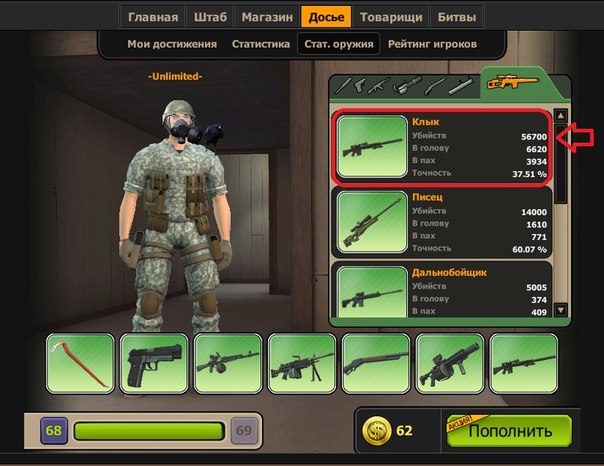Viewport: 604px width, 466px height.
Task: Select the Клык sniper rifle entry
Action: pos(440,147)
